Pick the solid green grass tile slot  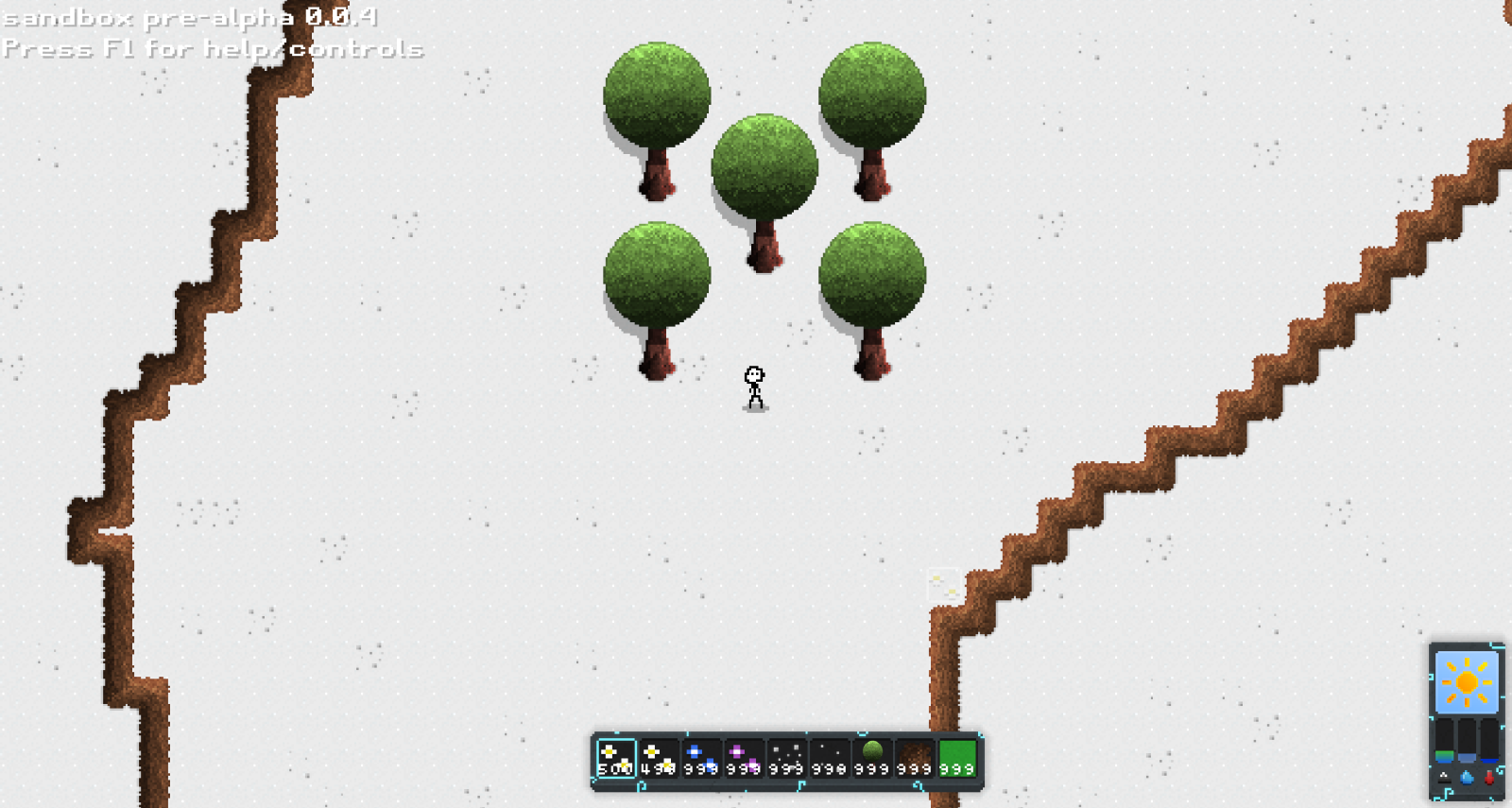(x=956, y=758)
